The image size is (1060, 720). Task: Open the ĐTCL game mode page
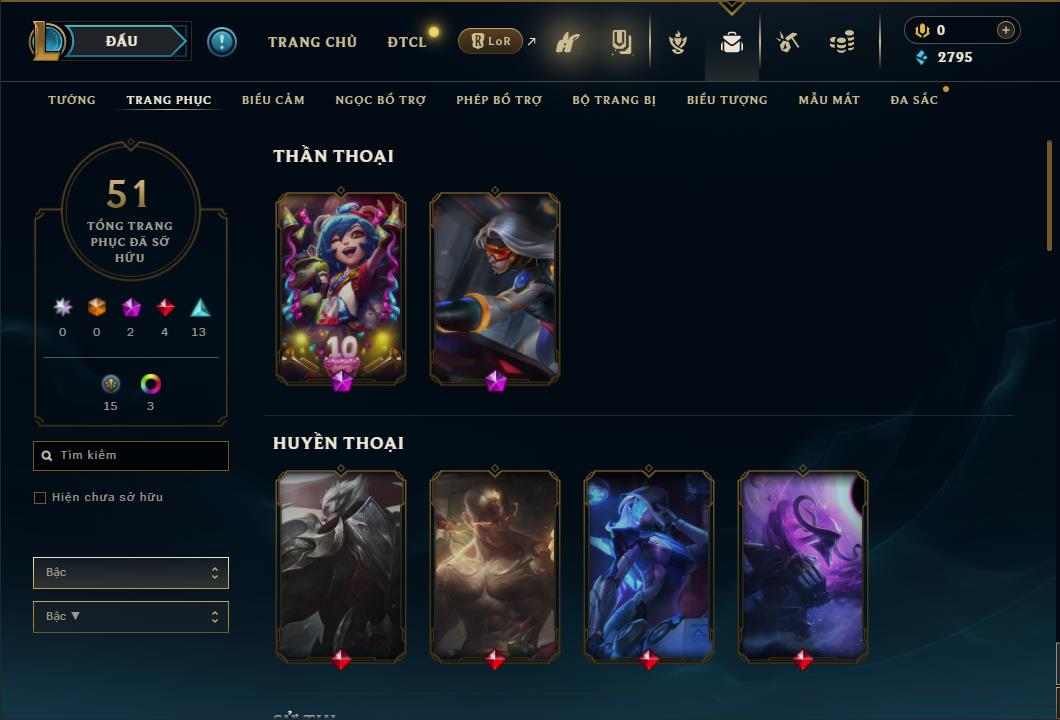click(406, 42)
